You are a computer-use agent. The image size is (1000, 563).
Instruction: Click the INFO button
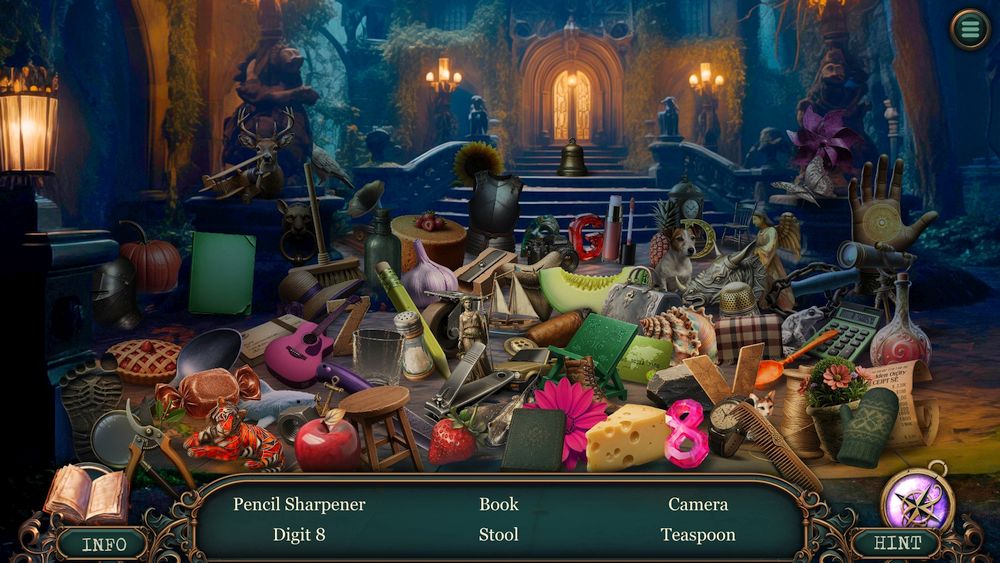[104, 544]
